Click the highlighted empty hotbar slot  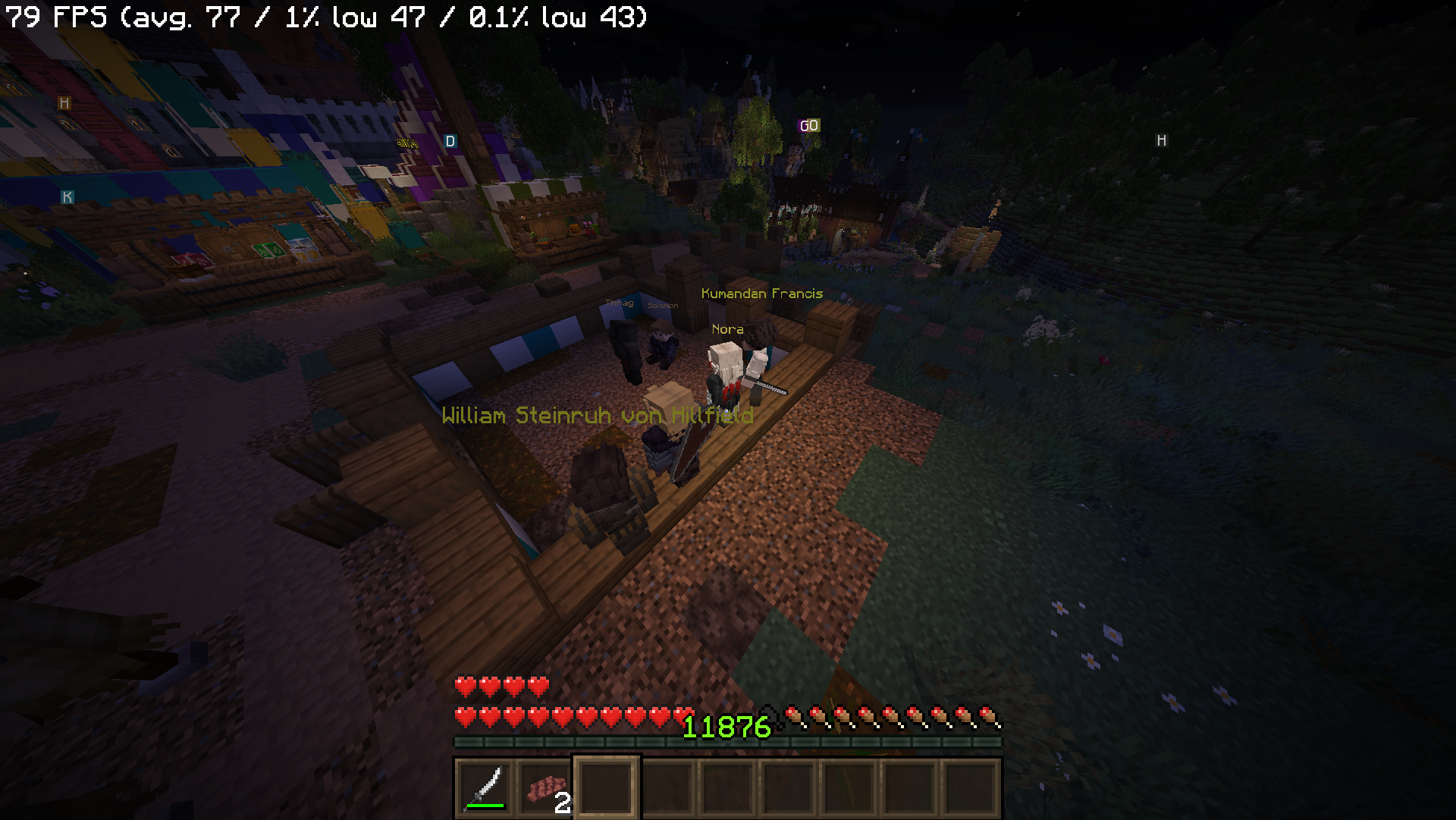coord(607,788)
